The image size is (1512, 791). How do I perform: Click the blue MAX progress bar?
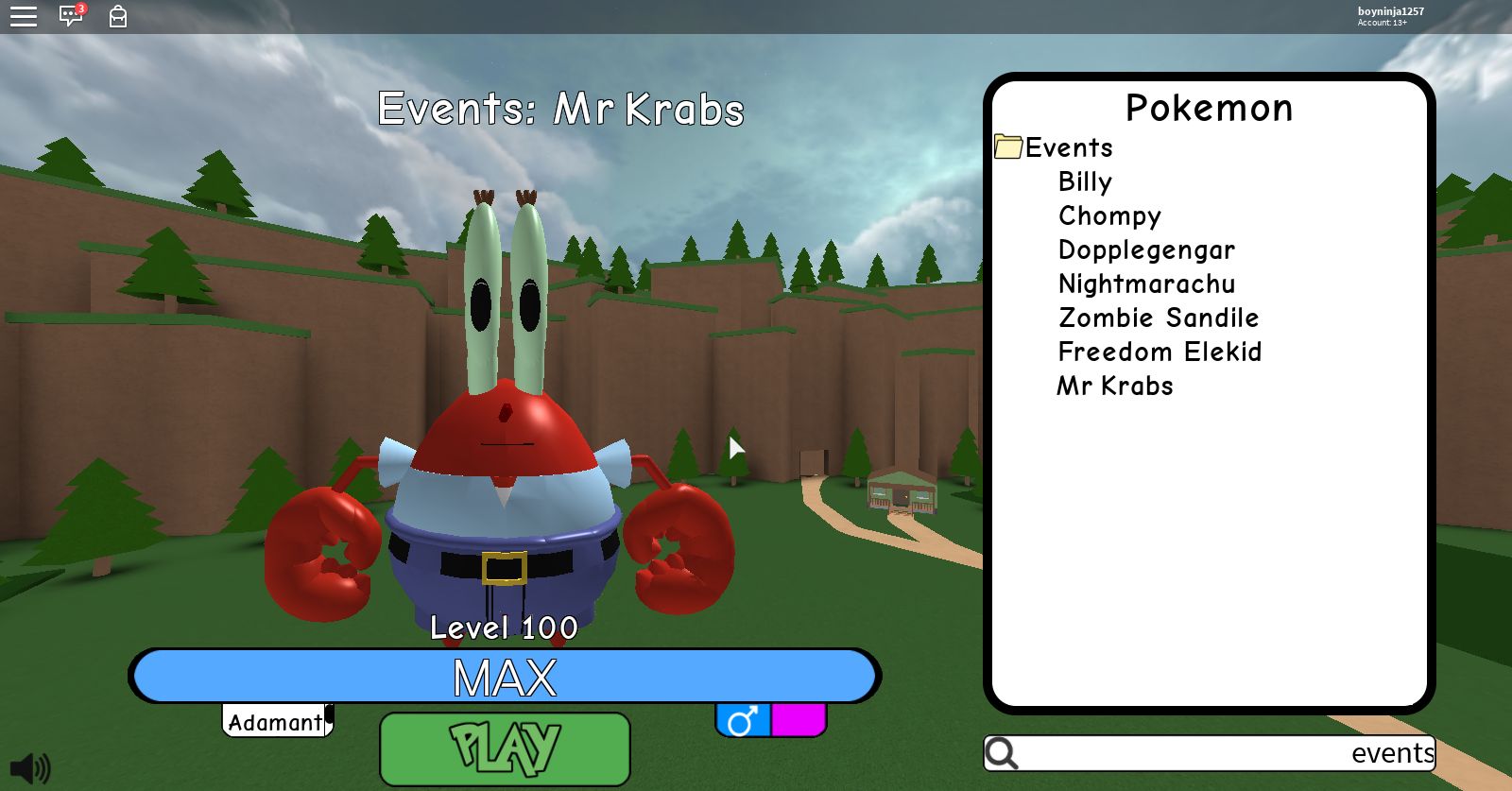504,676
